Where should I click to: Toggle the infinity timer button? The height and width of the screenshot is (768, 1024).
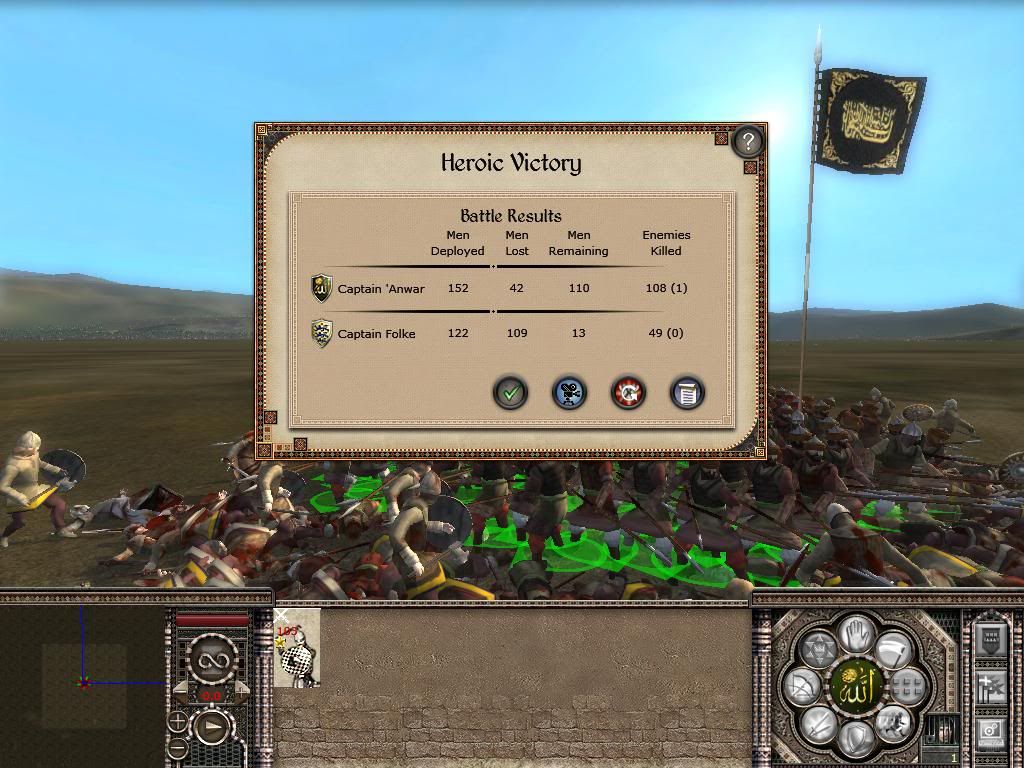click(x=212, y=660)
